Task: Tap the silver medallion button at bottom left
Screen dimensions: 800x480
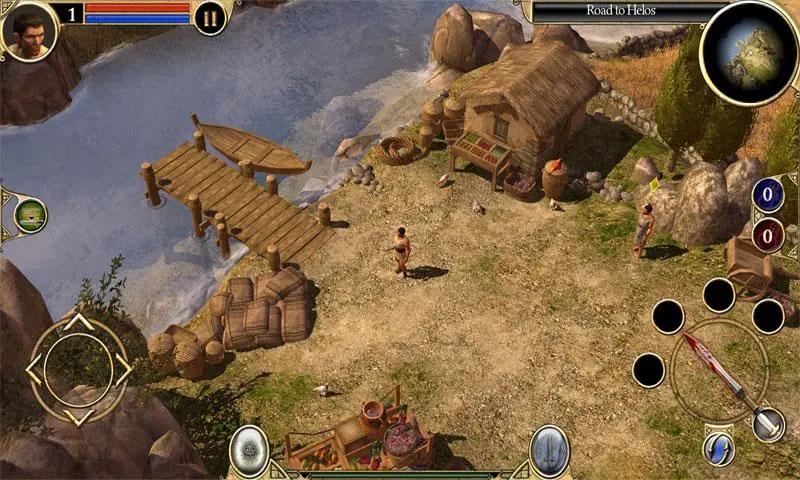Action: [248, 448]
